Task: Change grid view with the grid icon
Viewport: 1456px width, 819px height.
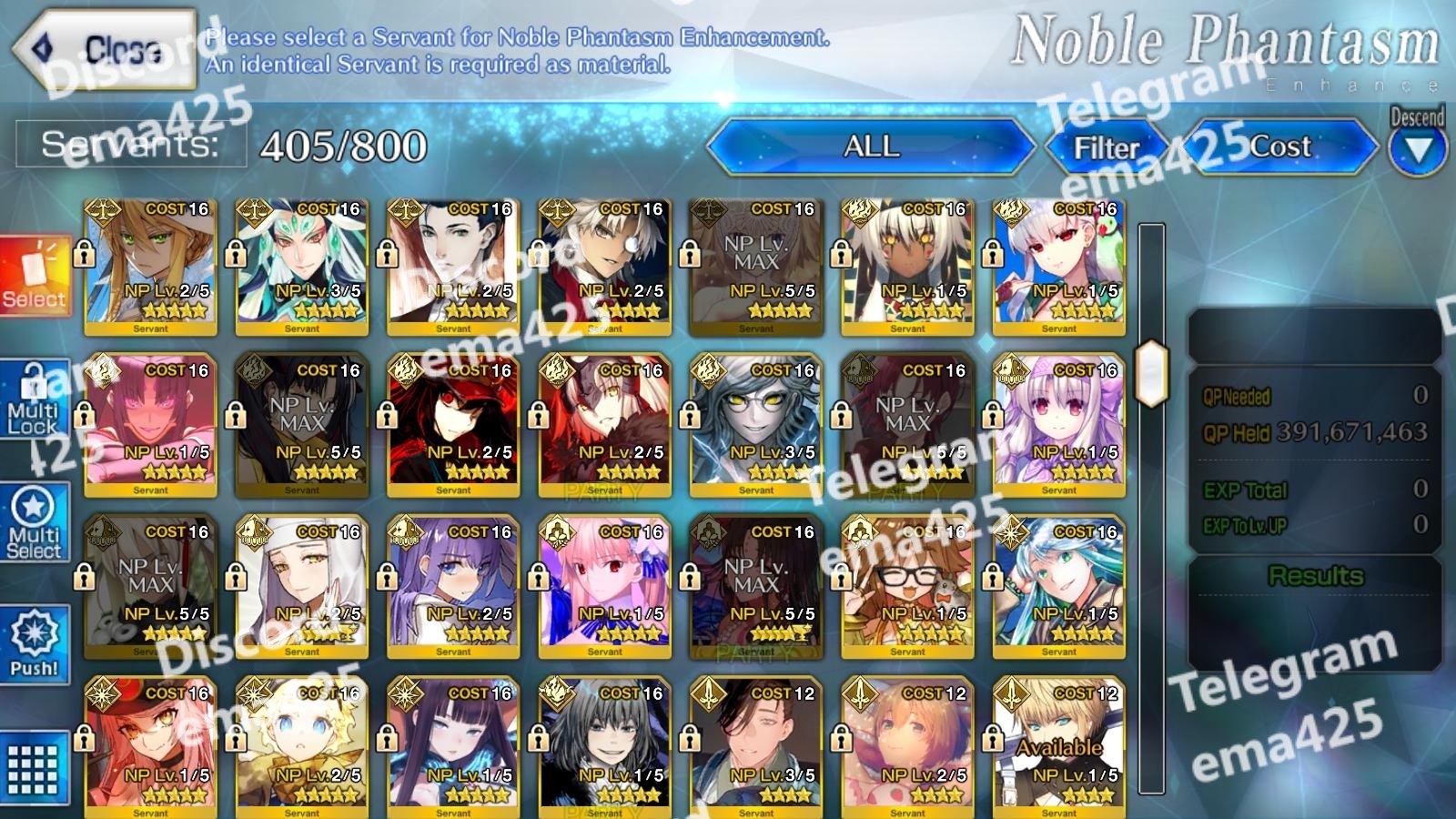Action: [35, 767]
